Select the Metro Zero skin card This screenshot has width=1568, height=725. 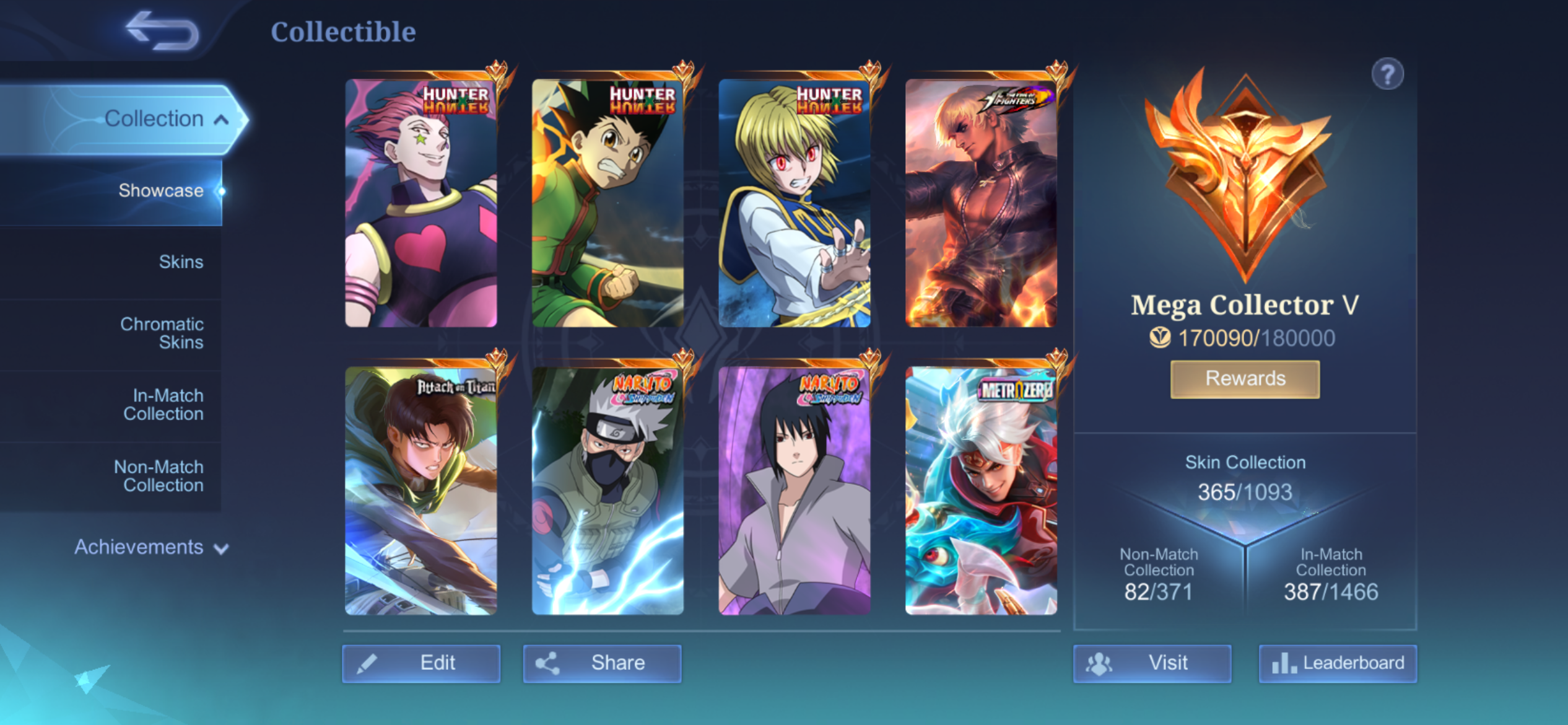[981, 491]
